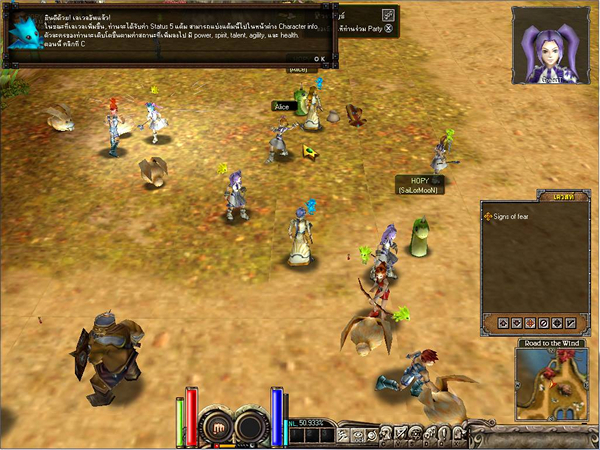The width and height of the screenshot is (600, 450).
Task: Click the empty round skill orb
Action: (x=249, y=427)
